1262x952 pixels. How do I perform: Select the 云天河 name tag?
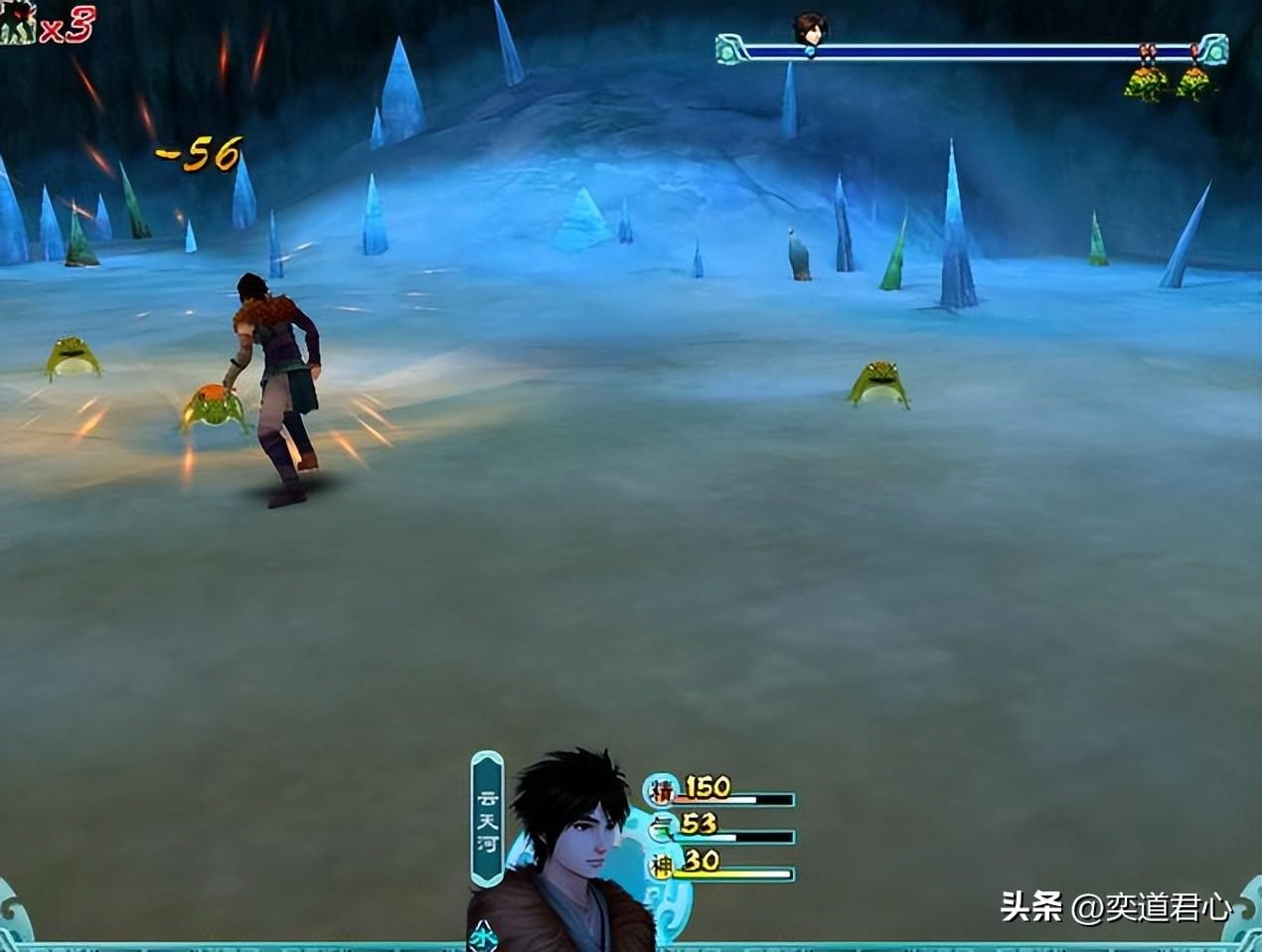pyautogui.click(x=487, y=819)
